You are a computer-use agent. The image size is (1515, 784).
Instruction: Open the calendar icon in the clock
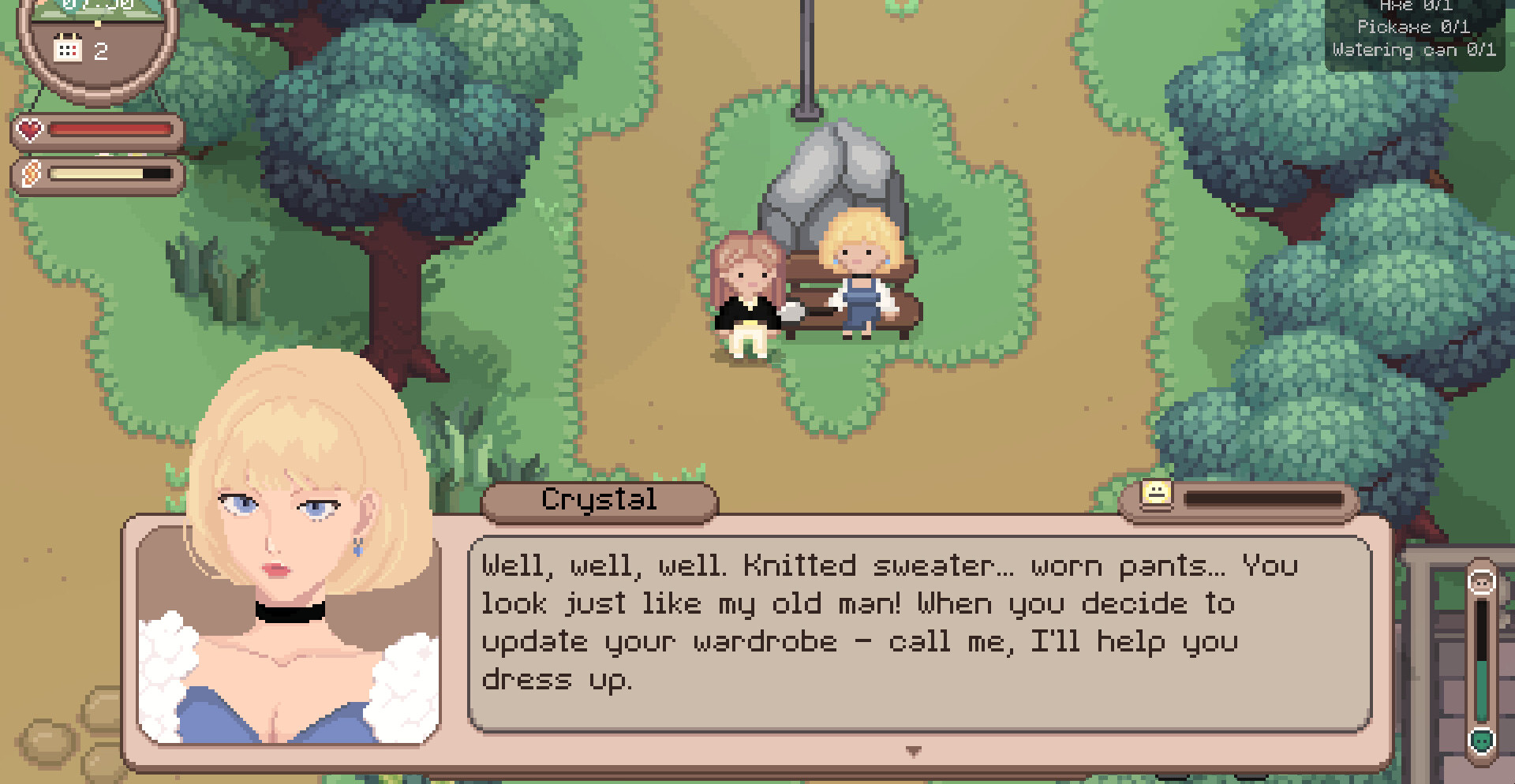tap(68, 50)
